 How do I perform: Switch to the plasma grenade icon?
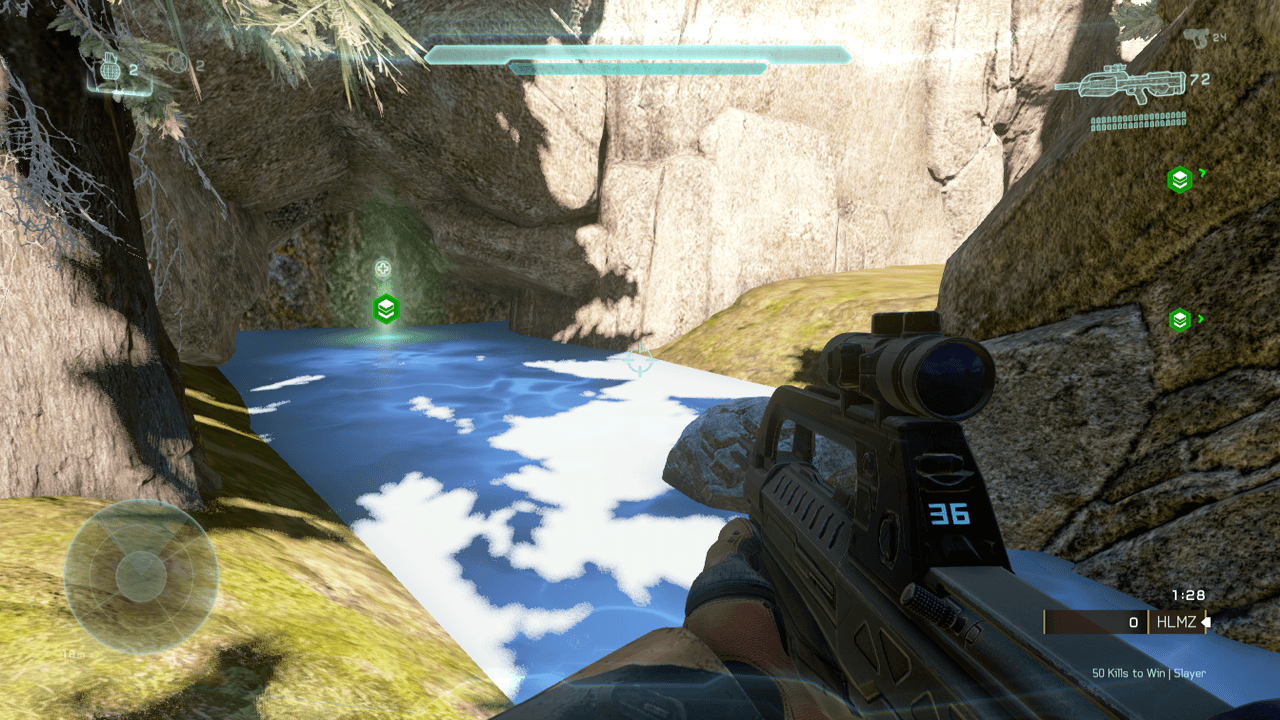tap(177, 63)
